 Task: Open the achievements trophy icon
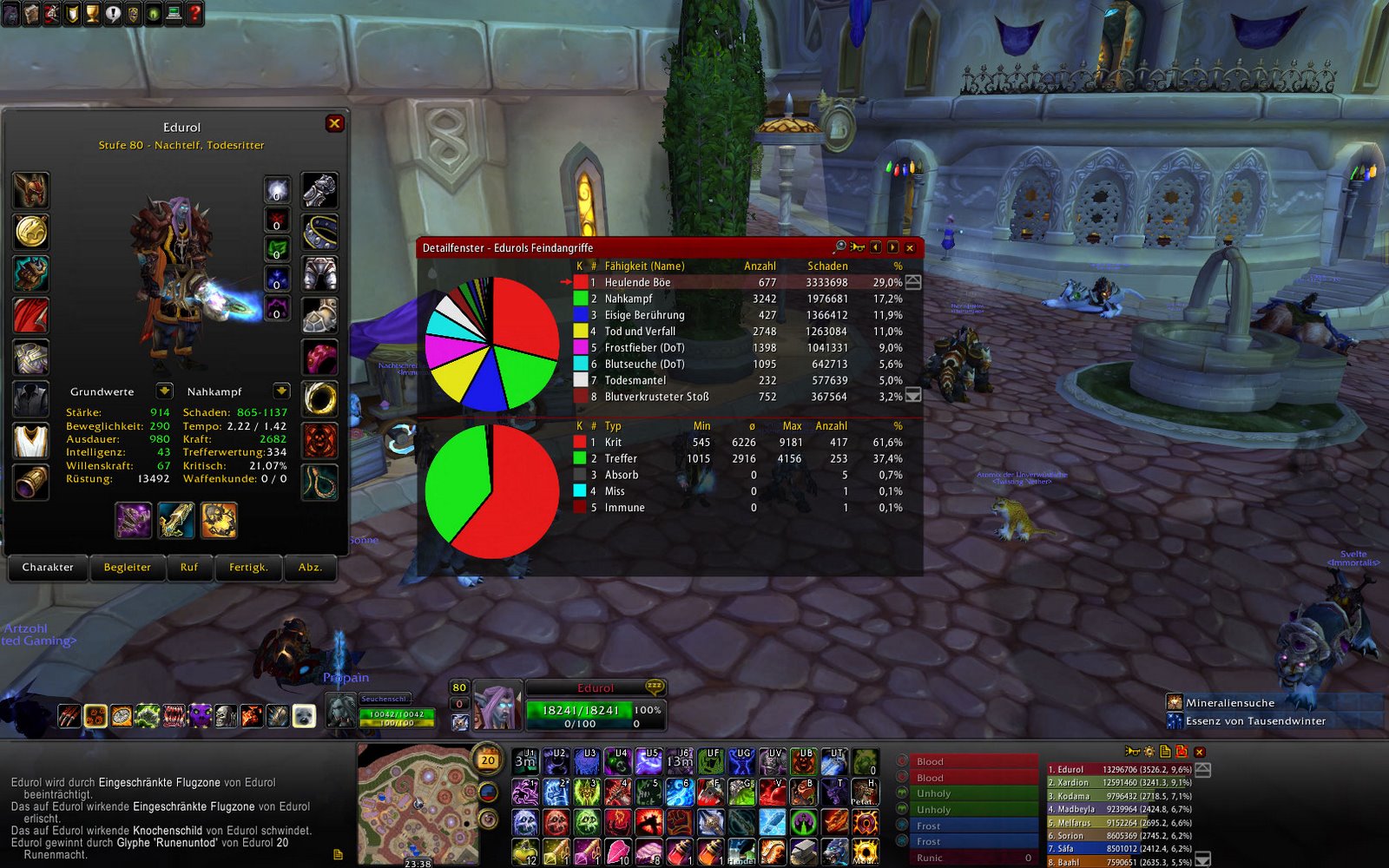[94, 12]
